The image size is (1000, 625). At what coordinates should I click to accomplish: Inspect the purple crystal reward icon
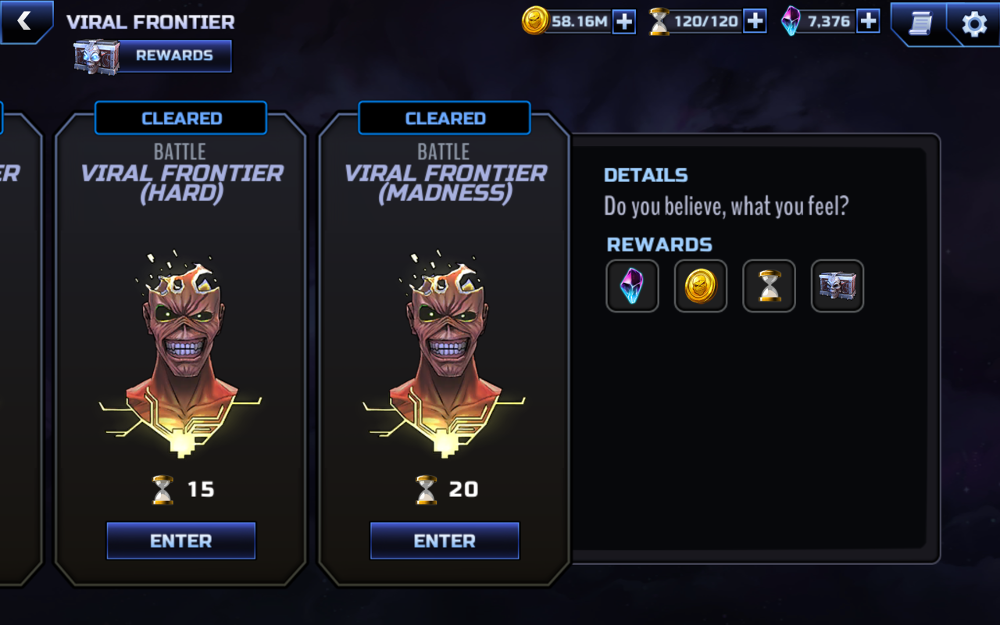click(633, 286)
